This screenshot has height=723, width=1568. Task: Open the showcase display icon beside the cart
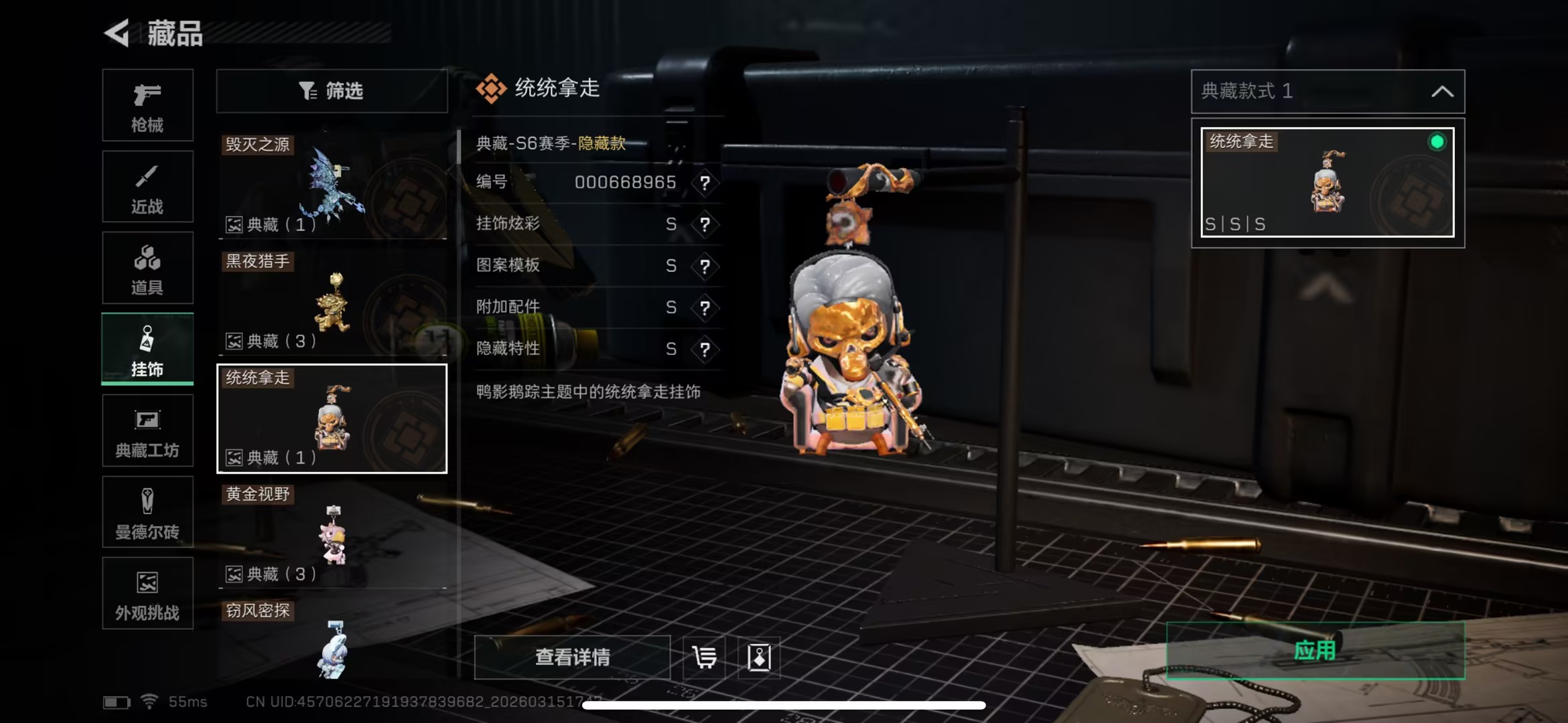click(x=760, y=657)
